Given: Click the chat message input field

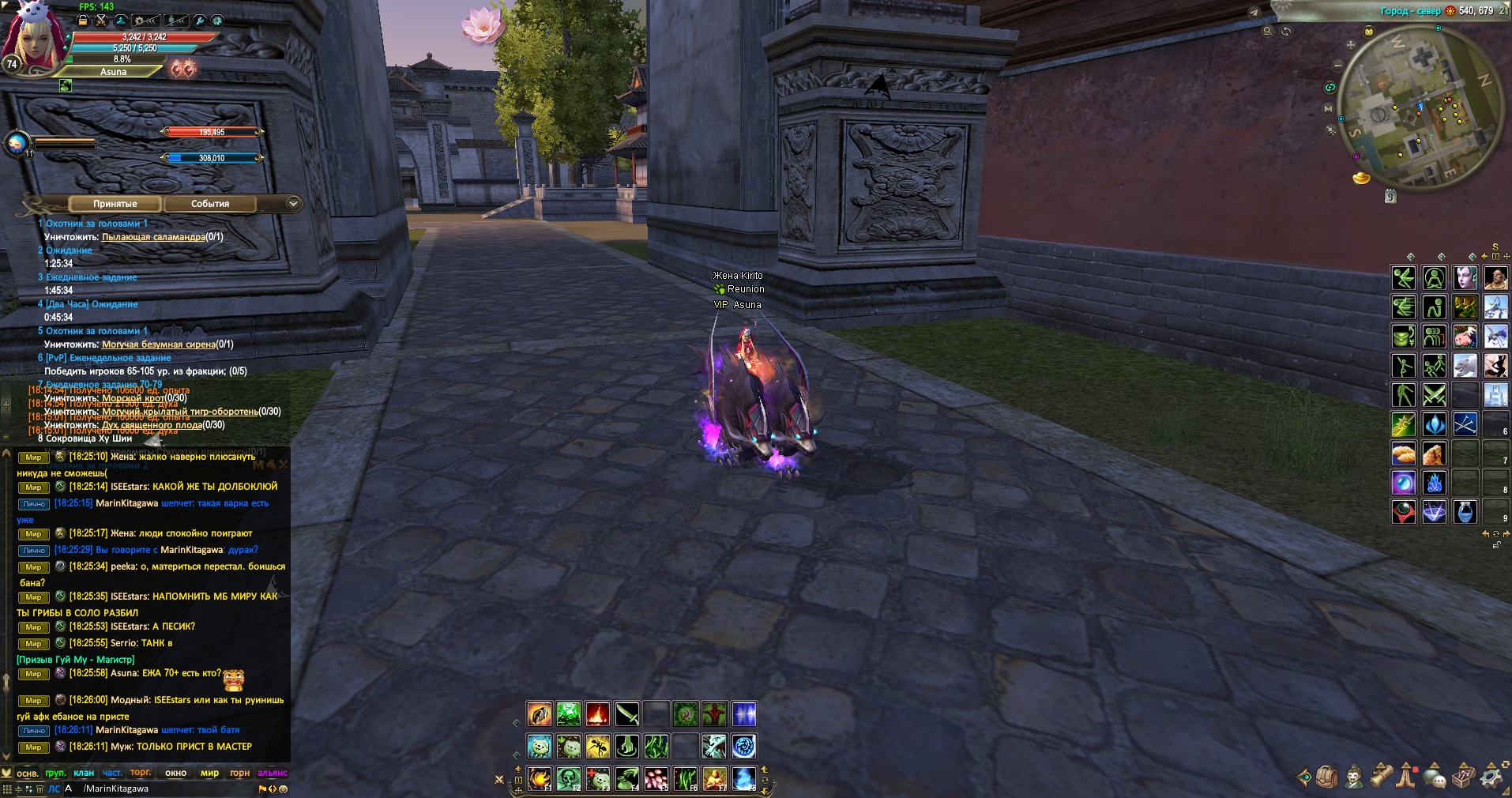Looking at the screenshot, I should [x=166, y=789].
